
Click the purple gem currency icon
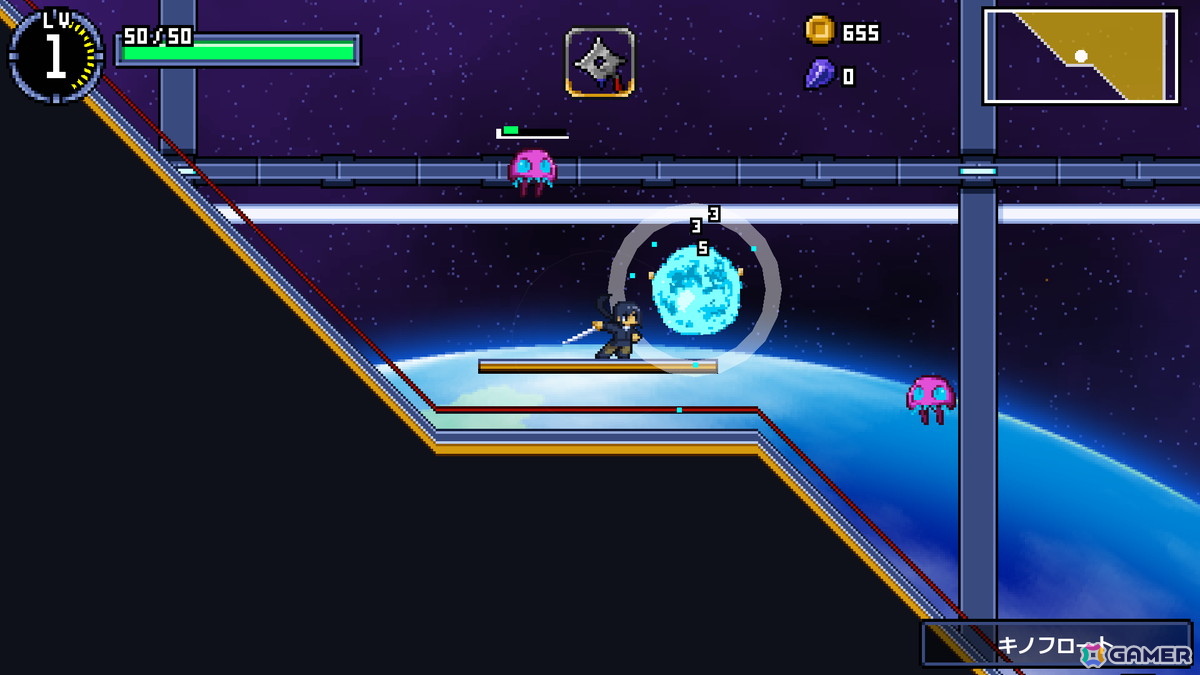(819, 75)
